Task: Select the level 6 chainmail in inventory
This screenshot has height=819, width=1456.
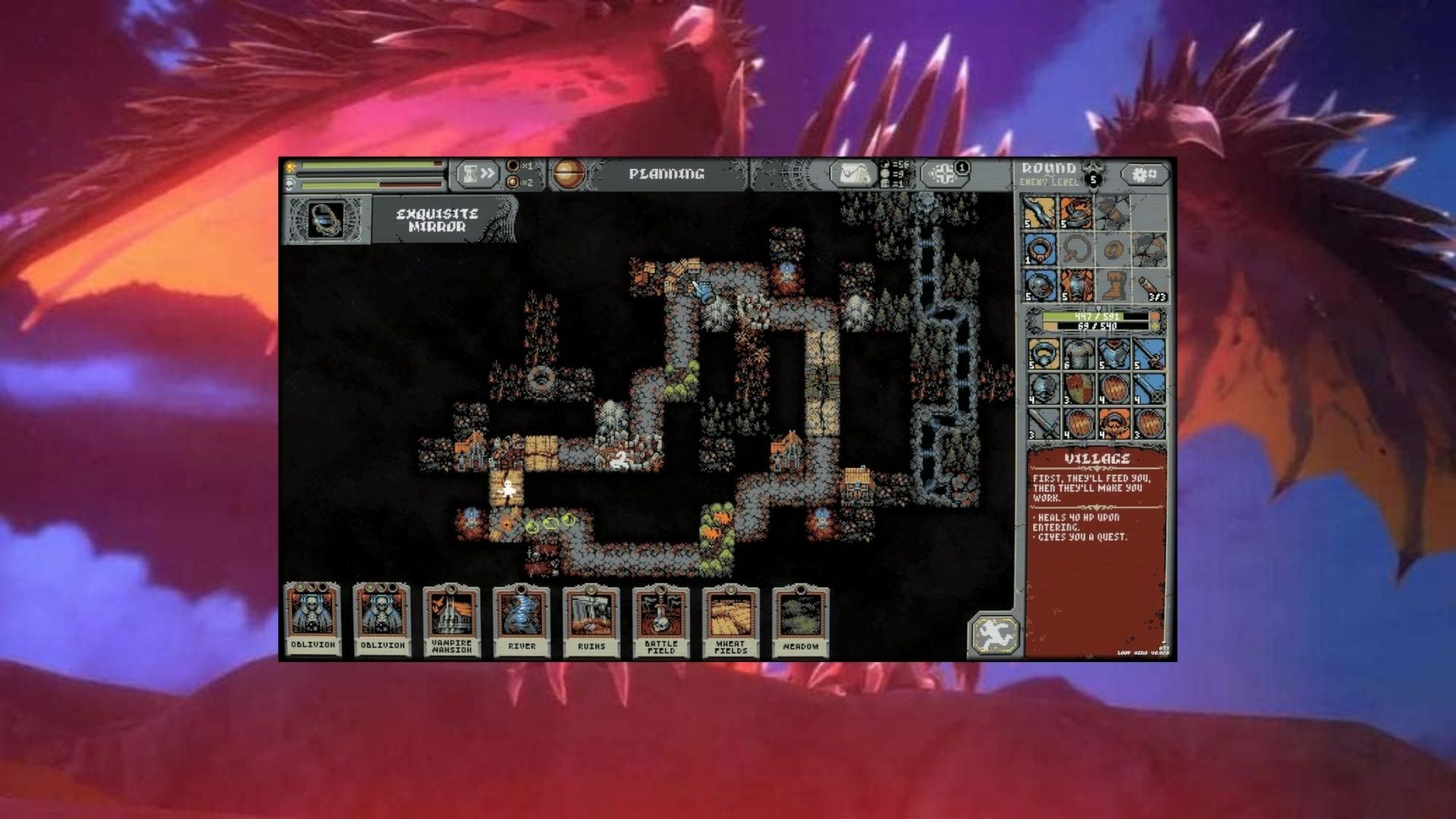Action: pyautogui.click(x=1077, y=354)
